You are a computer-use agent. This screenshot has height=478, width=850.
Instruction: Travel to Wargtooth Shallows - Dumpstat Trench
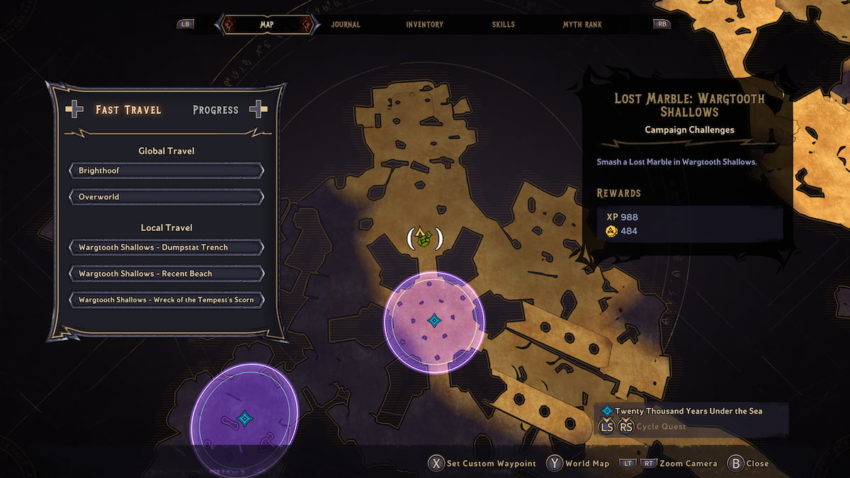pos(165,247)
